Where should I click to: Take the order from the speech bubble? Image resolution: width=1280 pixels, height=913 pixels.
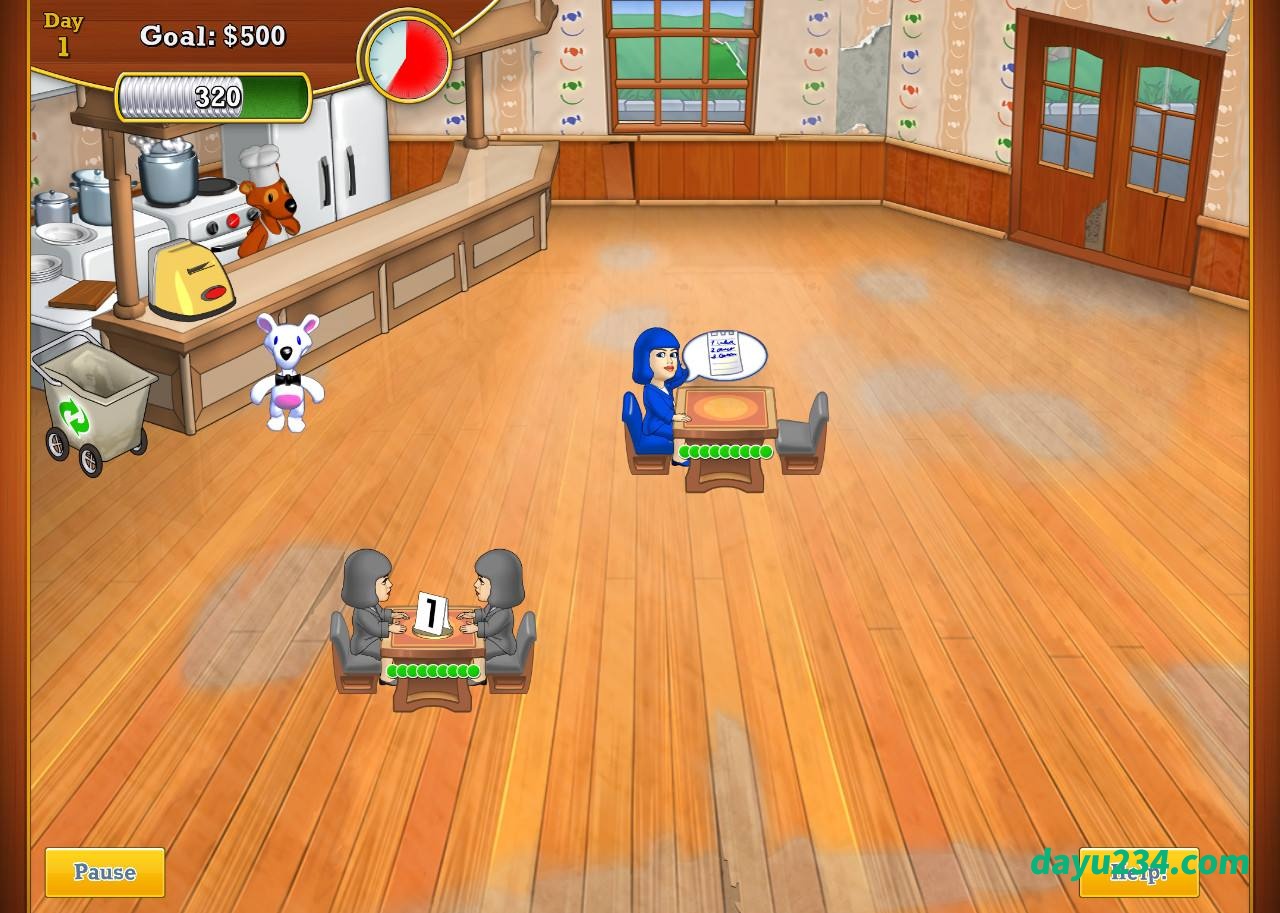pyautogui.click(x=724, y=355)
